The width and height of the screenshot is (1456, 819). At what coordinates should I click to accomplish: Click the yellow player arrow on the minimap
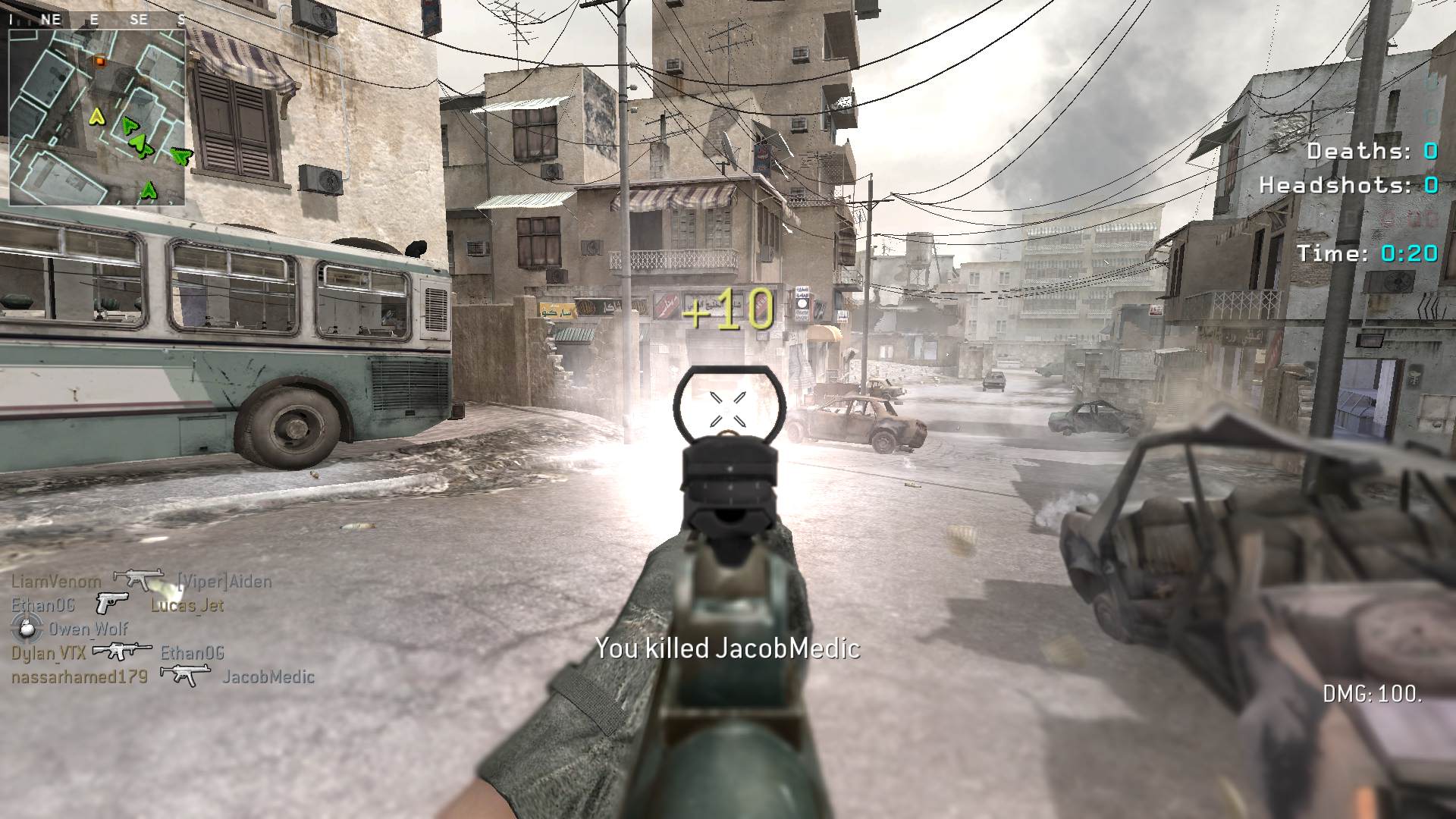96,117
